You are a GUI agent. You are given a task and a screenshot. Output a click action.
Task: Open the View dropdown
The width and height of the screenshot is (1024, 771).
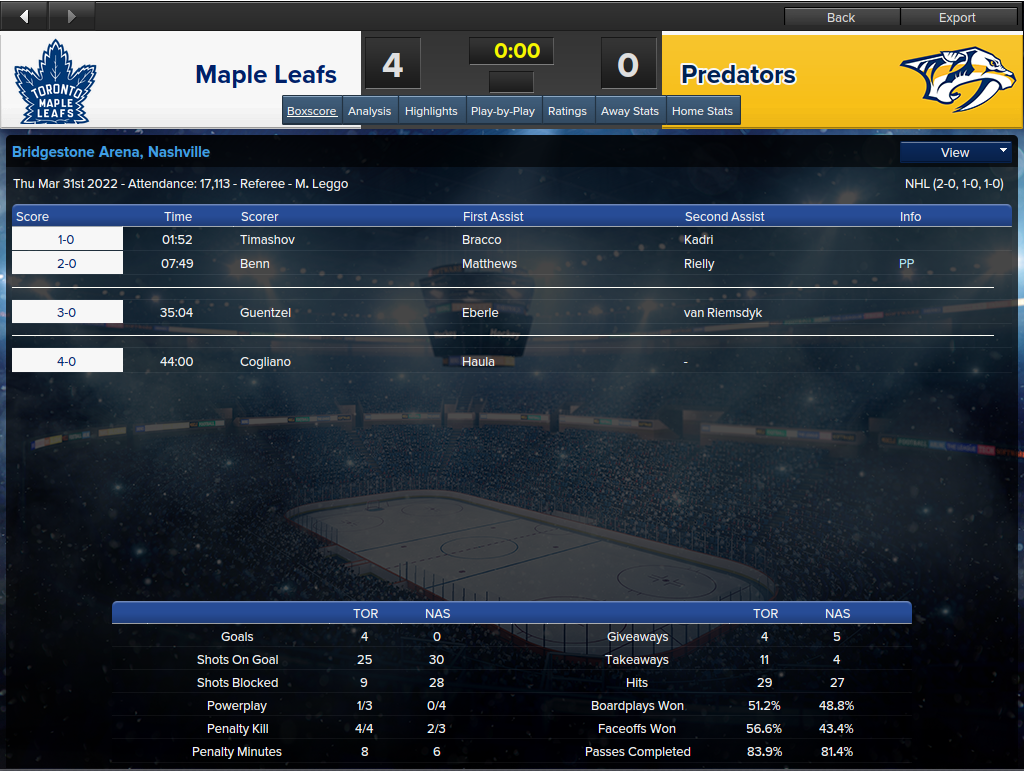point(956,152)
